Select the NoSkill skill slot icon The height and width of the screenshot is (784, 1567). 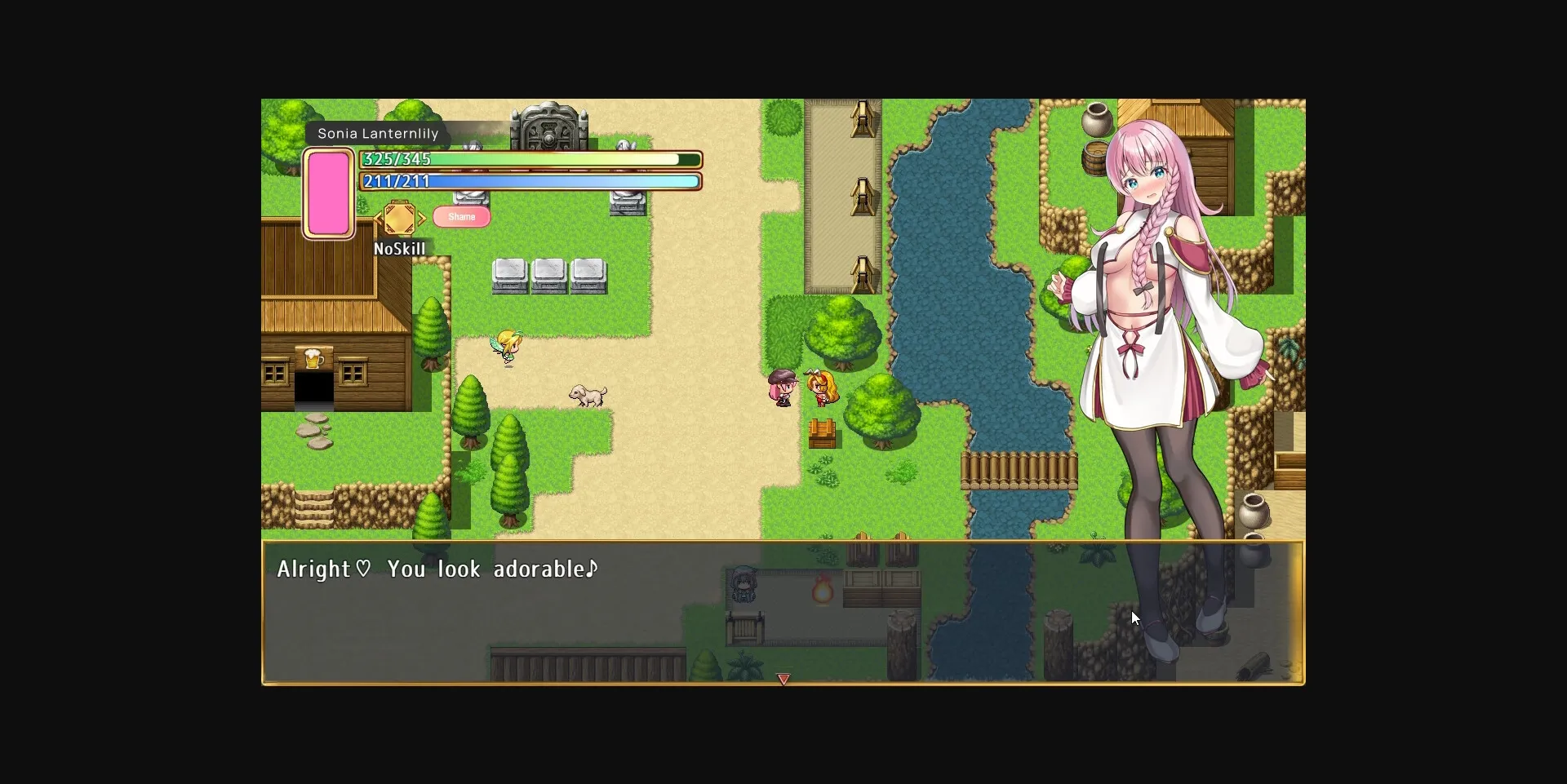[x=400, y=218]
